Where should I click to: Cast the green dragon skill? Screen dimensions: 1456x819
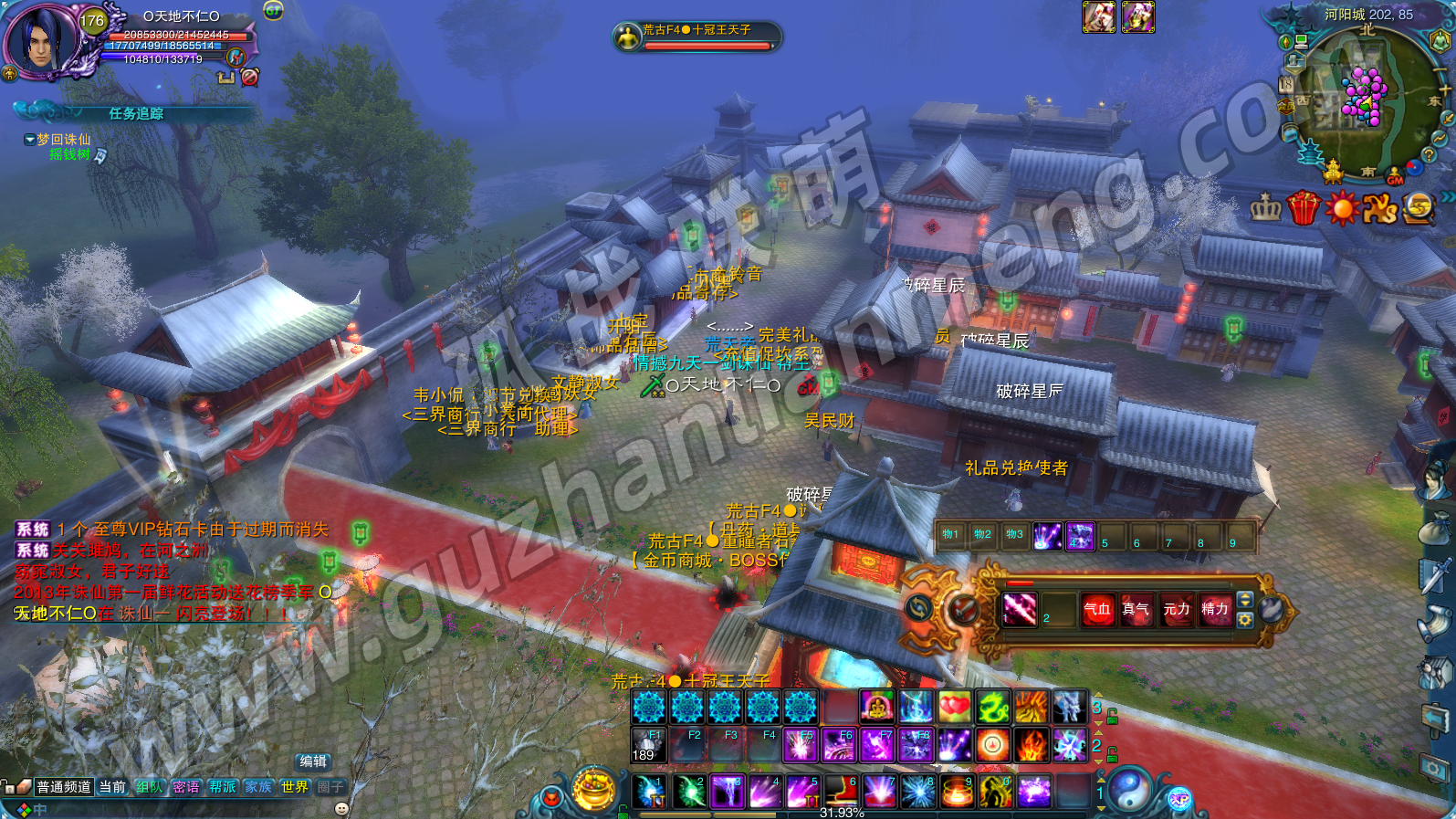pos(992,707)
